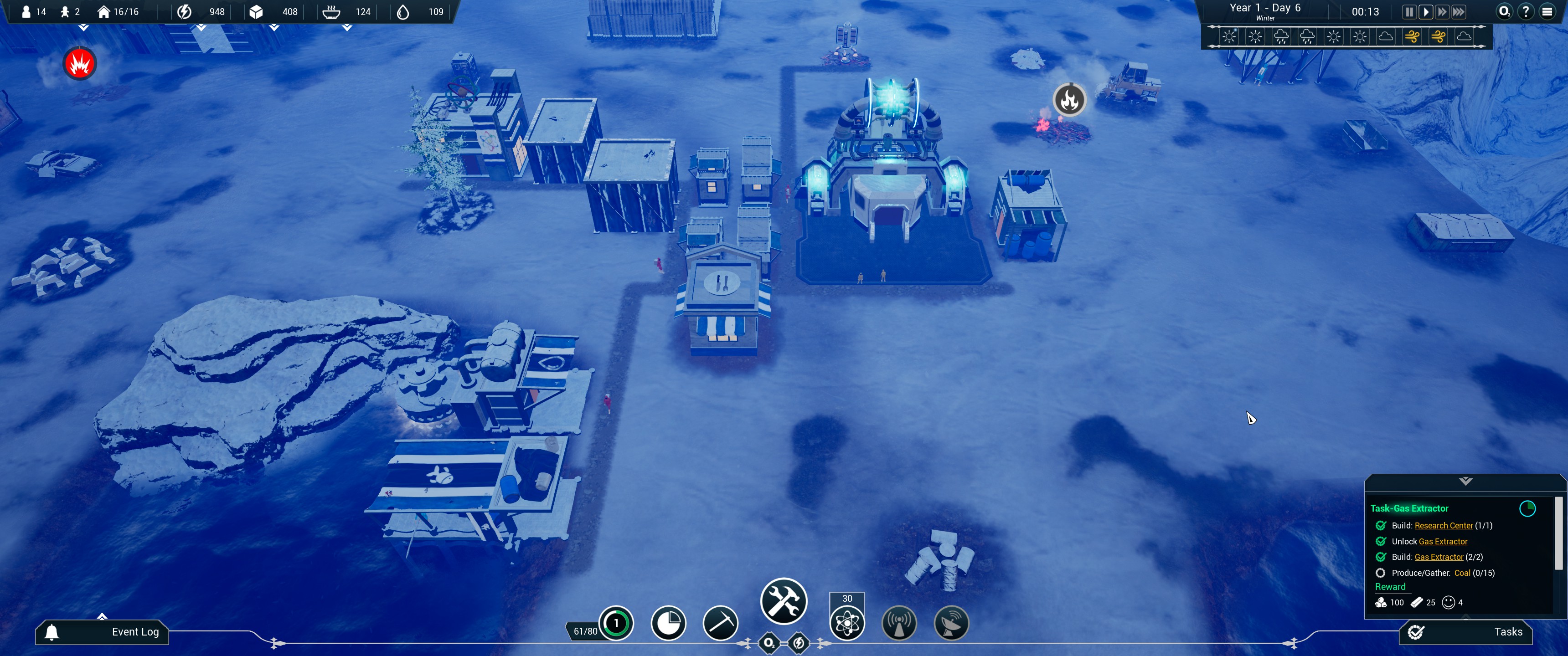Collapse the task panel with the down chevron
This screenshot has width=1568, height=656.
(x=1465, y=482)
